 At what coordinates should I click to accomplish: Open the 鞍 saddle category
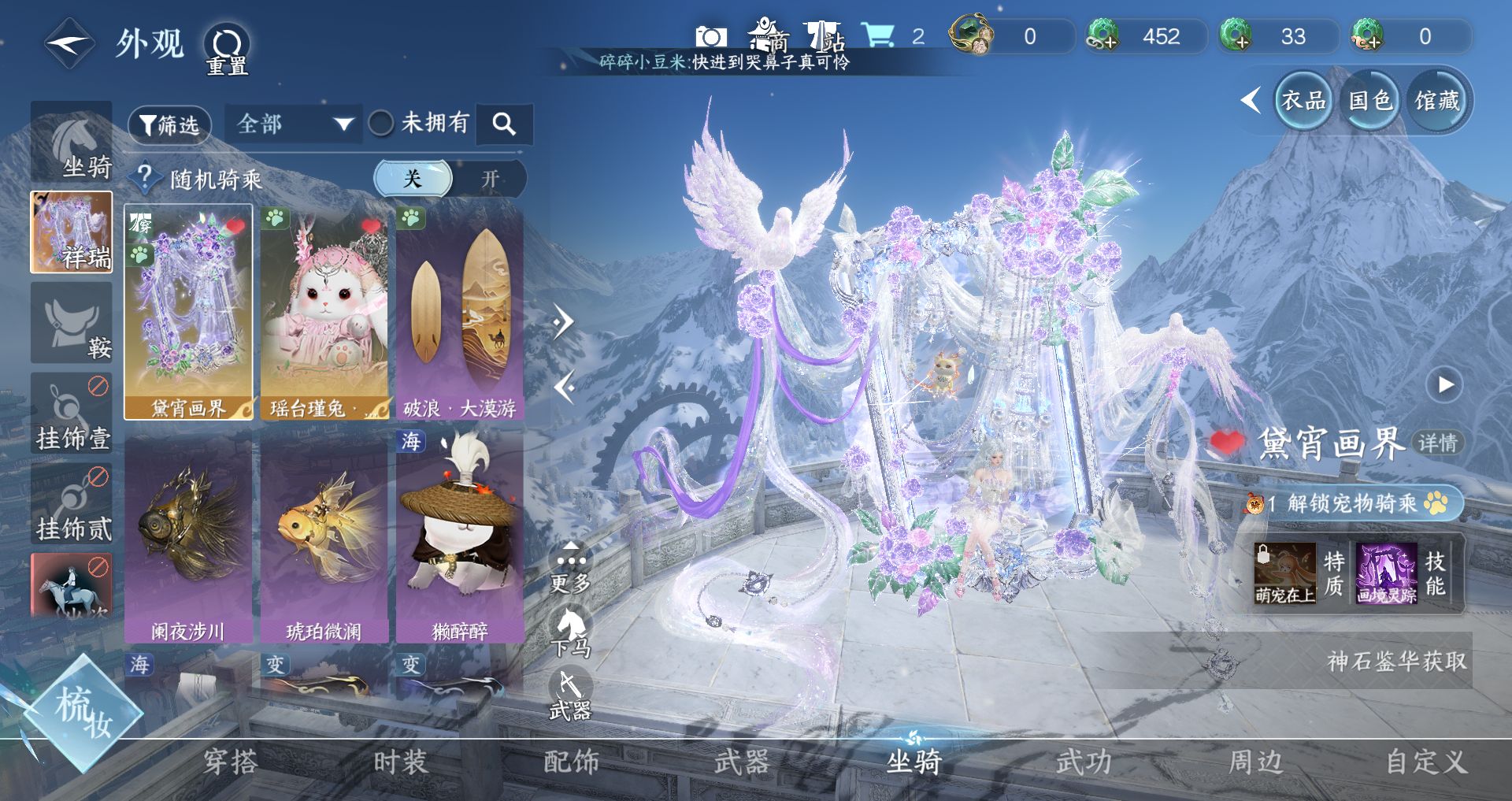click(x=72, y=324)
